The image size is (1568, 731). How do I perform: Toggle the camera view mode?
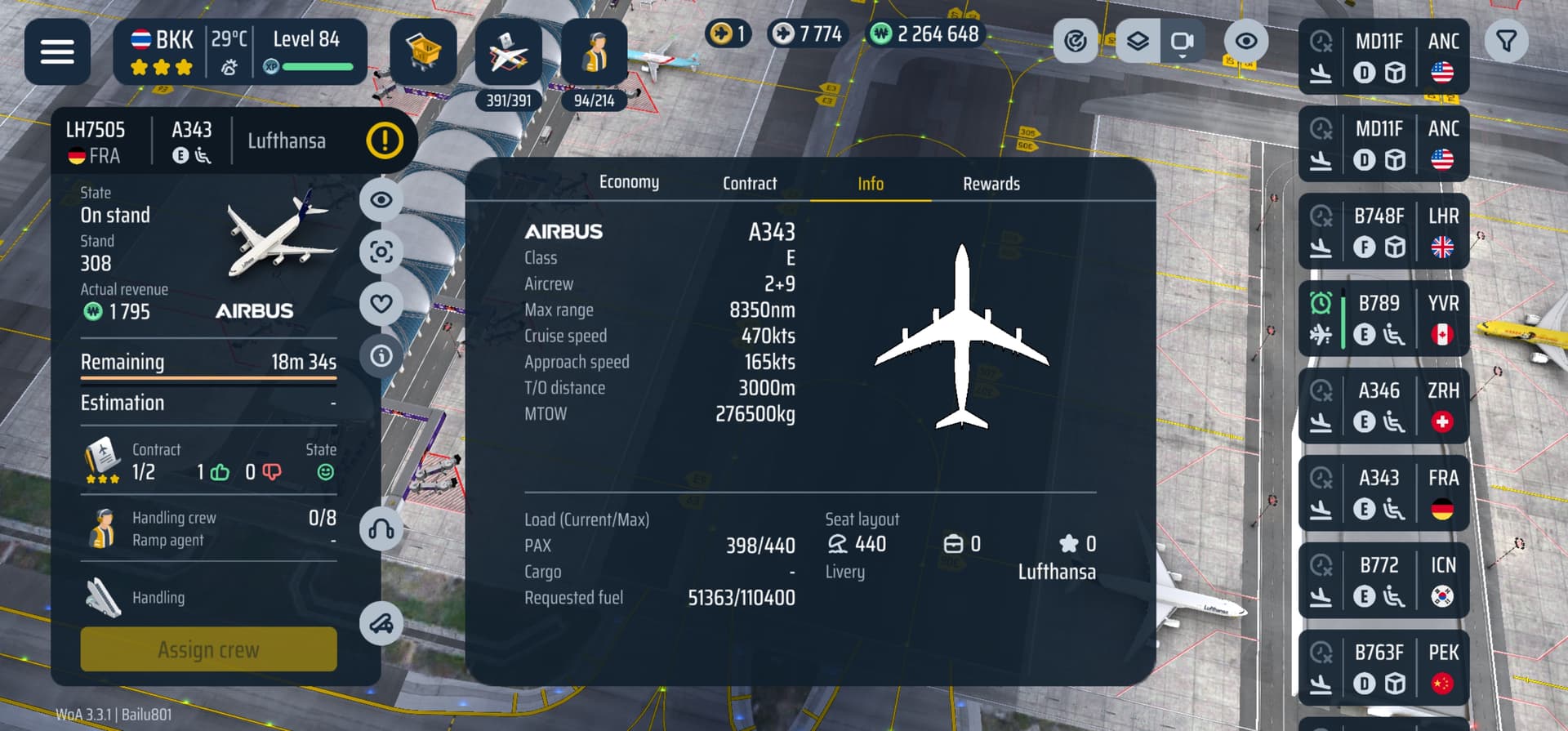tap(1182, 41)
